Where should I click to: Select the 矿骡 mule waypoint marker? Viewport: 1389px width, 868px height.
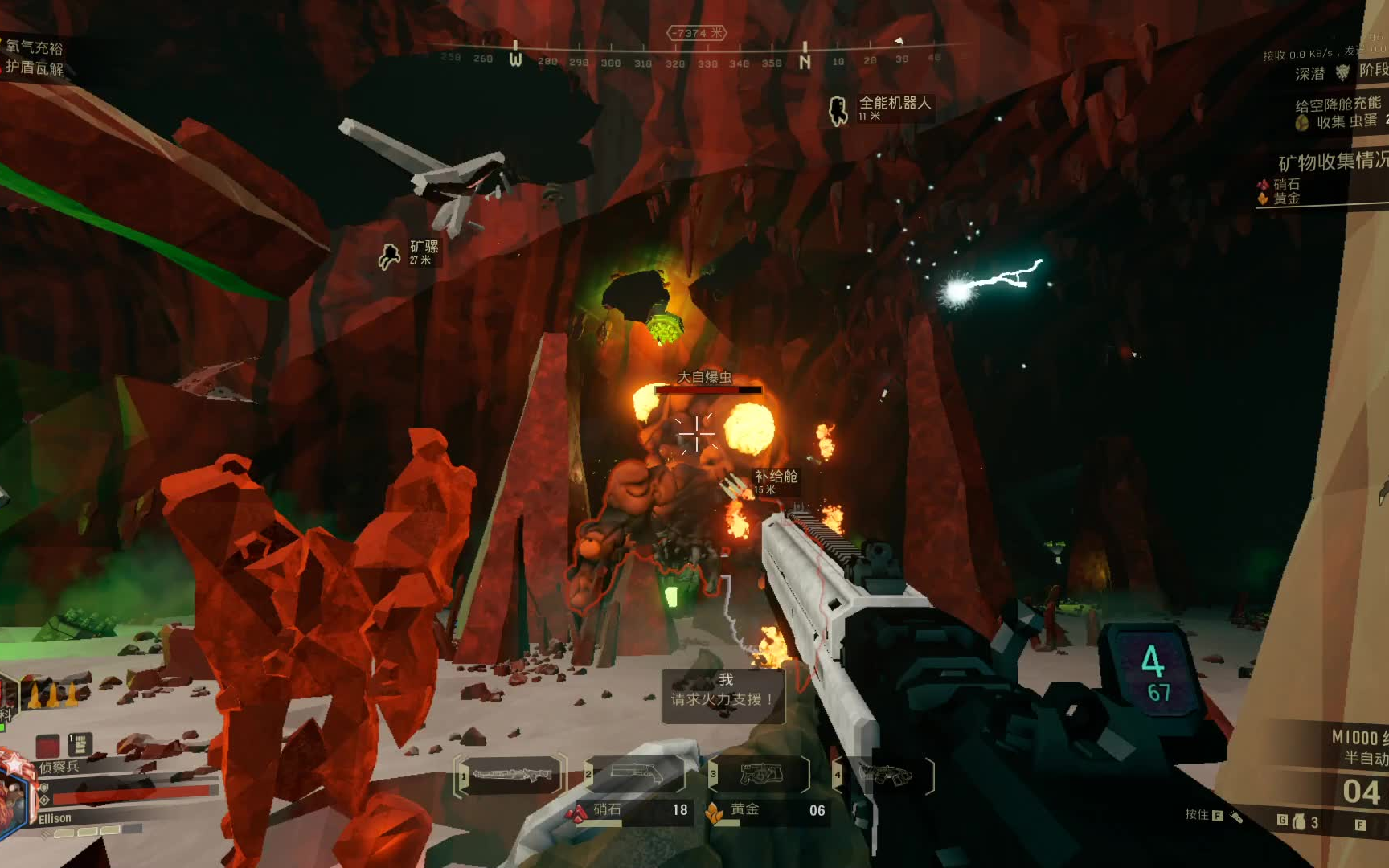coord(390,256)
